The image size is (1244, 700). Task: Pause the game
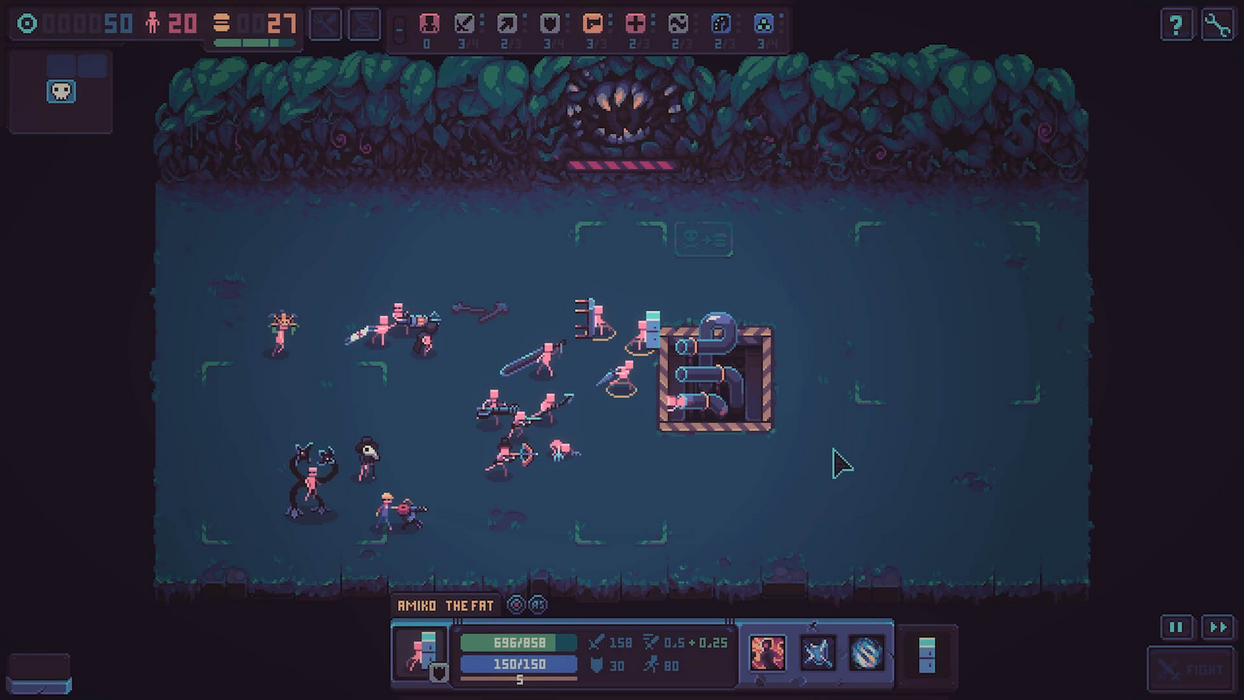coord(1176,627)
